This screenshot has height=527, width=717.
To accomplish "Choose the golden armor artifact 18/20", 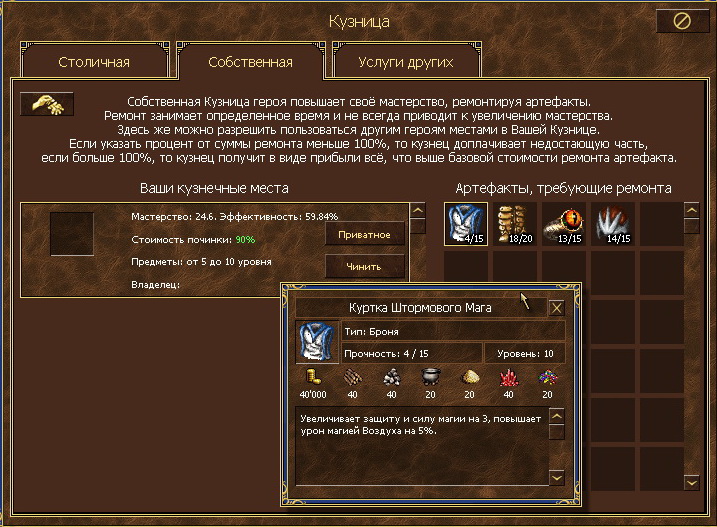I will click(x=515, y=224).
